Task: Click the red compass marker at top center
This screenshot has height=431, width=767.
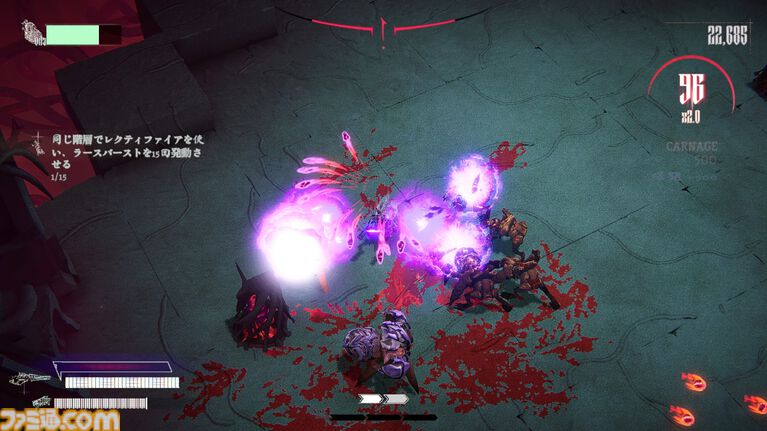Action: click(384, 28)
